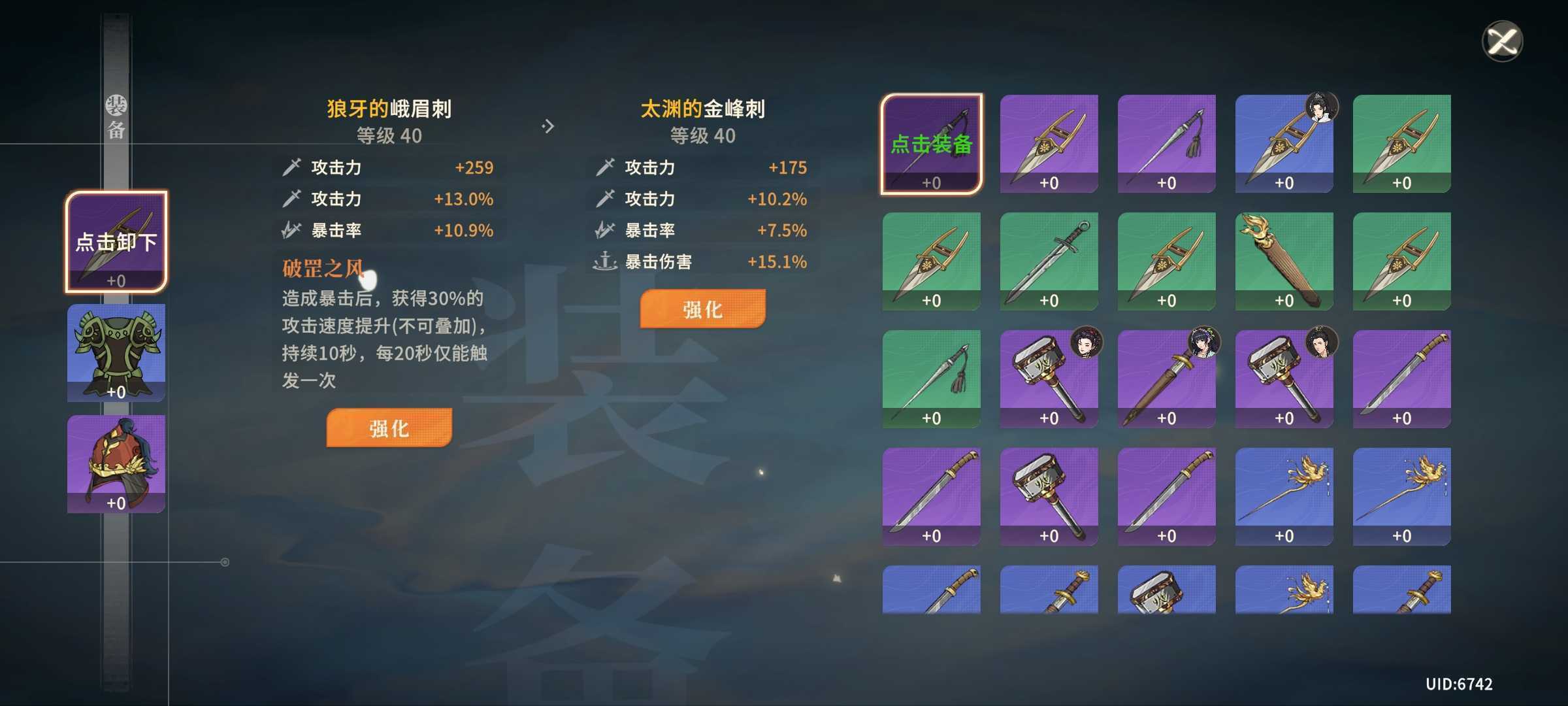This screenshot has height=706, width=1568.
Task: Select the golden flame torch weapon
Action: tap(1283, 258)
